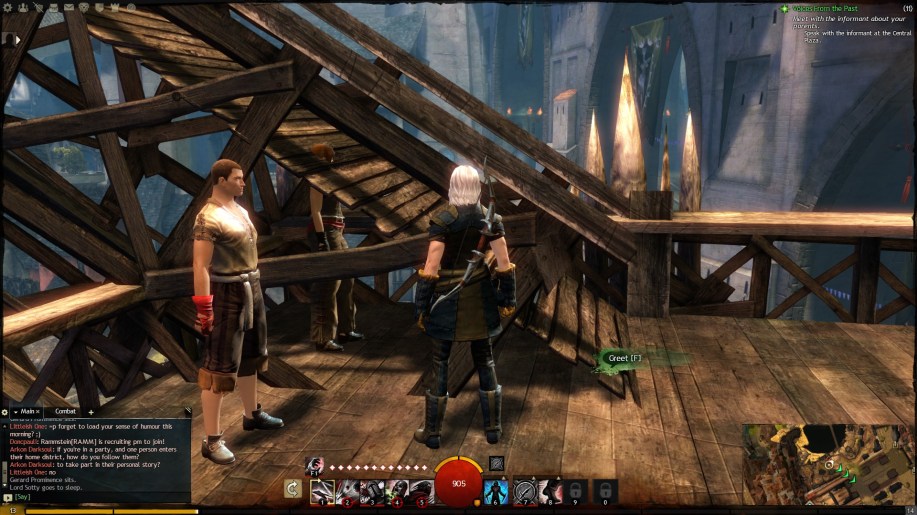
Task: Open the inventory bag icon
Action: point(51,7)
